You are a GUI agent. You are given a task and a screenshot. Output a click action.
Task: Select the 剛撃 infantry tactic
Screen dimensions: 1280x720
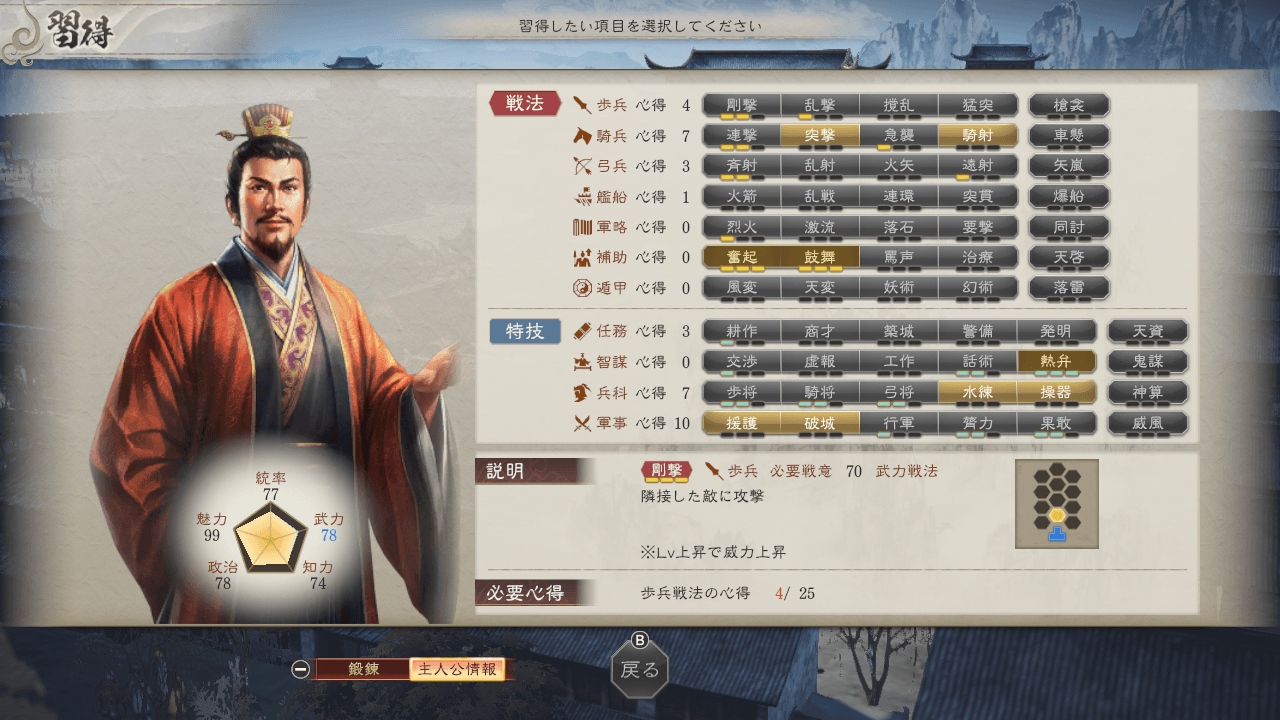(741, 105)
